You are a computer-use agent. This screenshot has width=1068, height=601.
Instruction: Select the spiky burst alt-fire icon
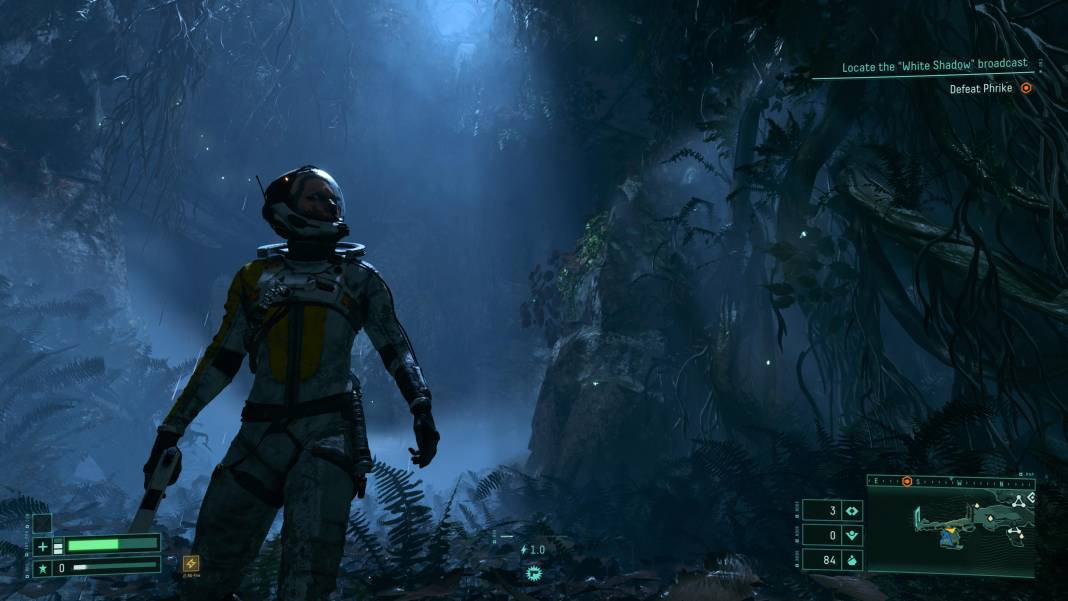point(533,573)
